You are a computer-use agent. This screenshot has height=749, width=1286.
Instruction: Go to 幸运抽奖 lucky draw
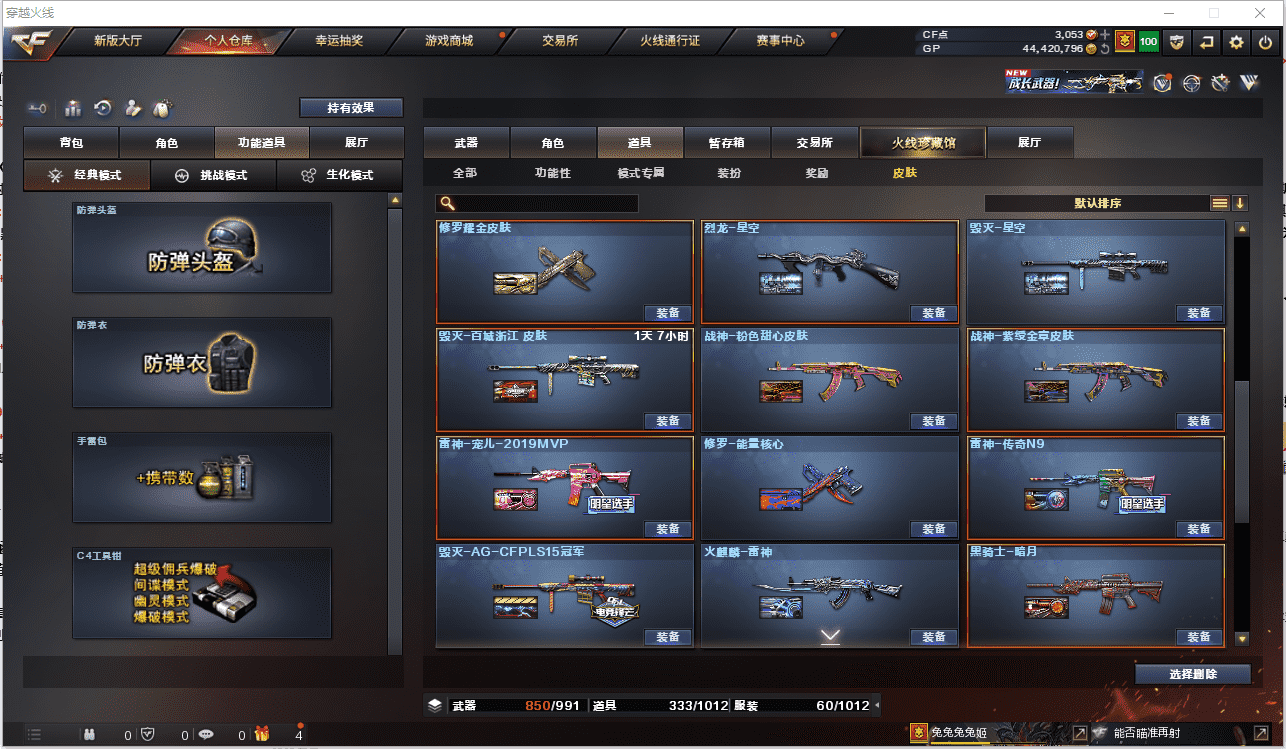[x=339, y=41]
